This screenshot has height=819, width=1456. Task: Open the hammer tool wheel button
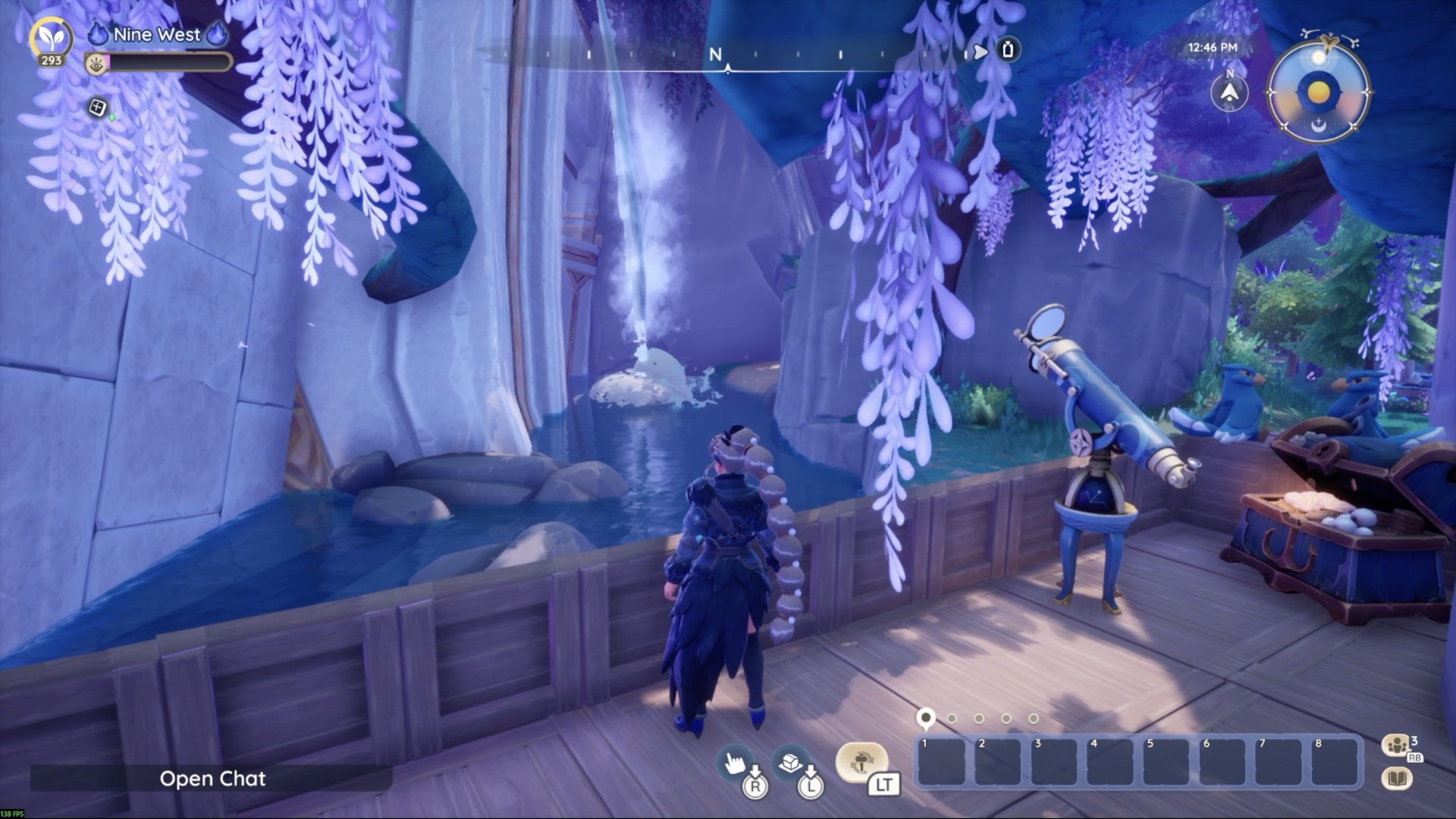pos(861,761)
